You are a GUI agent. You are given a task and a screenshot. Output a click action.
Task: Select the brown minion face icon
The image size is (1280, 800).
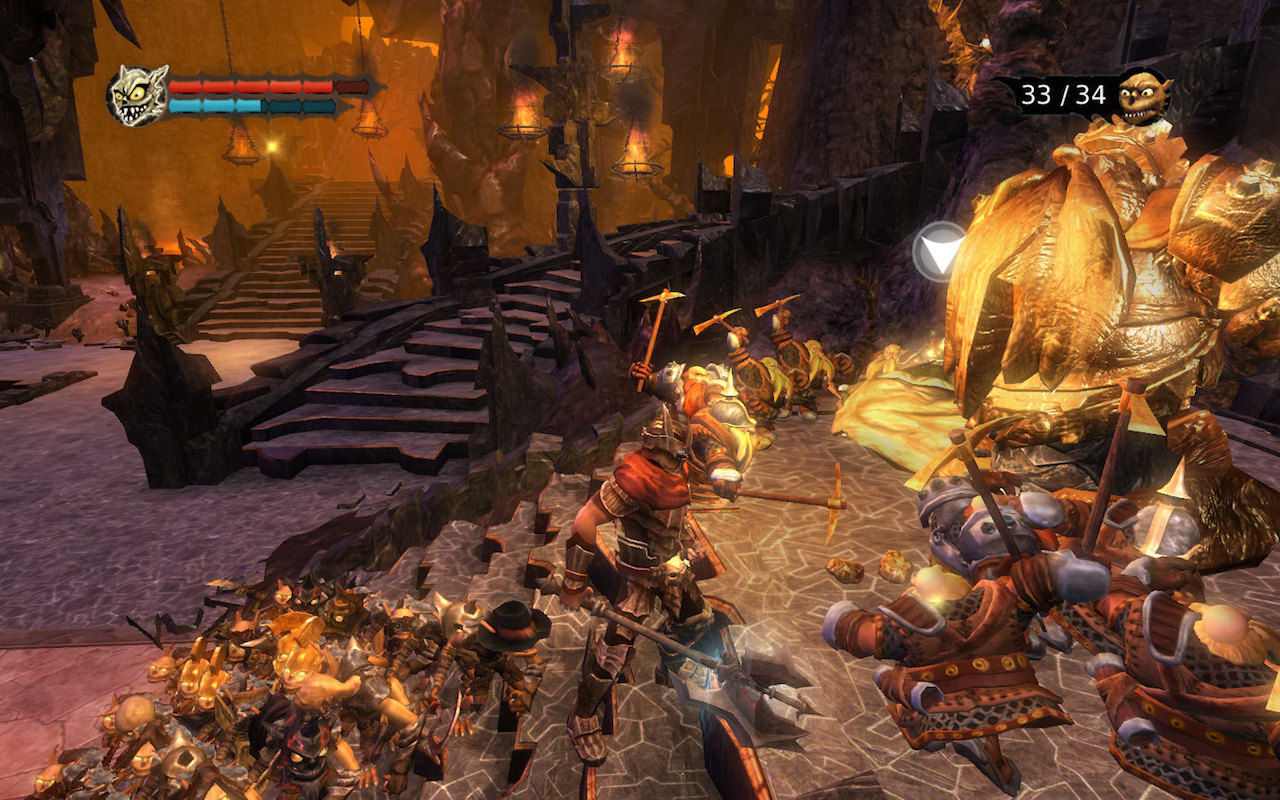click(1143, 95)
